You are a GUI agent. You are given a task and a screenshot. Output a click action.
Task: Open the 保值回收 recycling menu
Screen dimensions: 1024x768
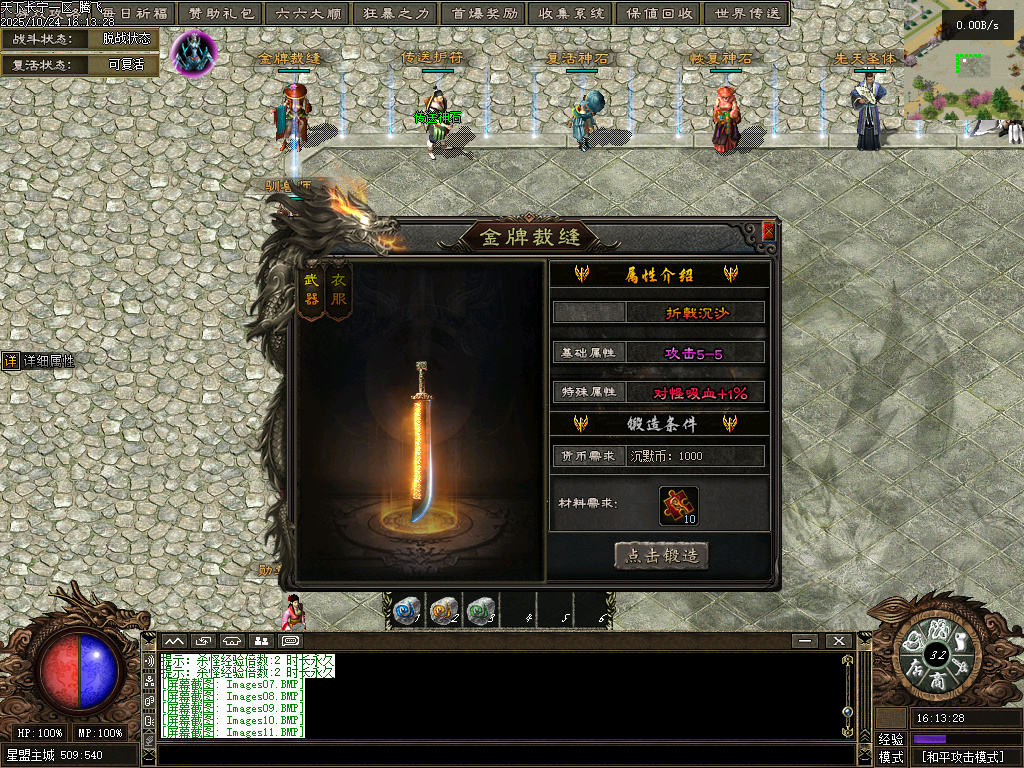[x=657, y=13]
